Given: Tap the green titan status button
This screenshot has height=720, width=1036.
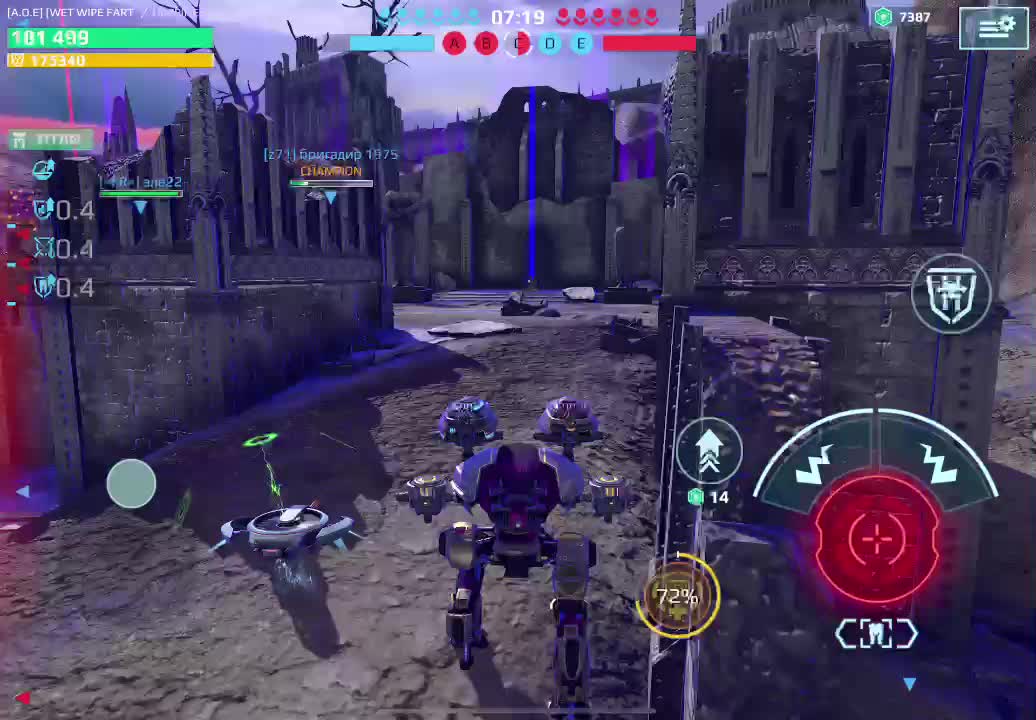Looking at the screenshot, I should click(x=50, y=139).
